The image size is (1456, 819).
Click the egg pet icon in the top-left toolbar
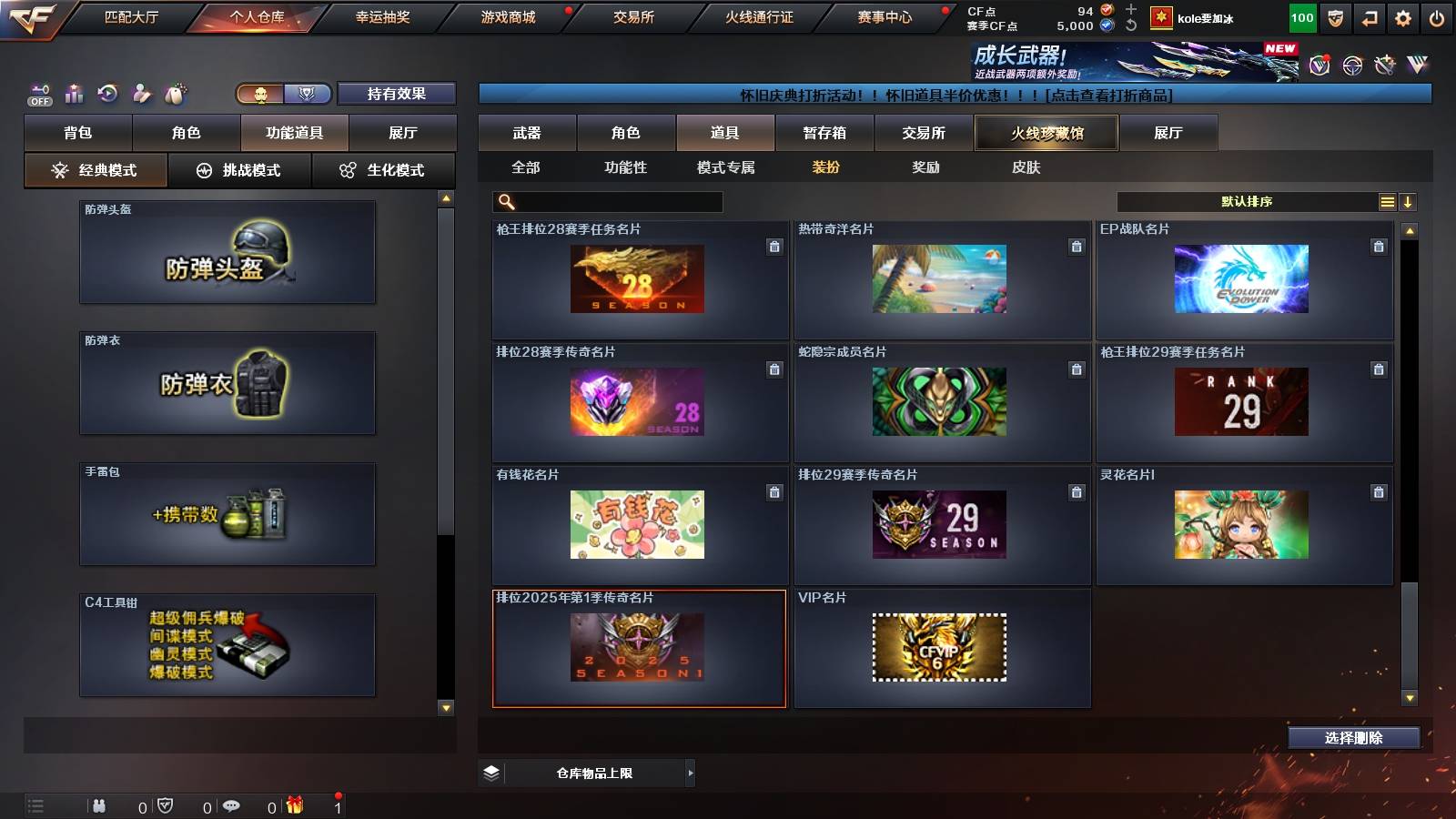coord(177,92)
